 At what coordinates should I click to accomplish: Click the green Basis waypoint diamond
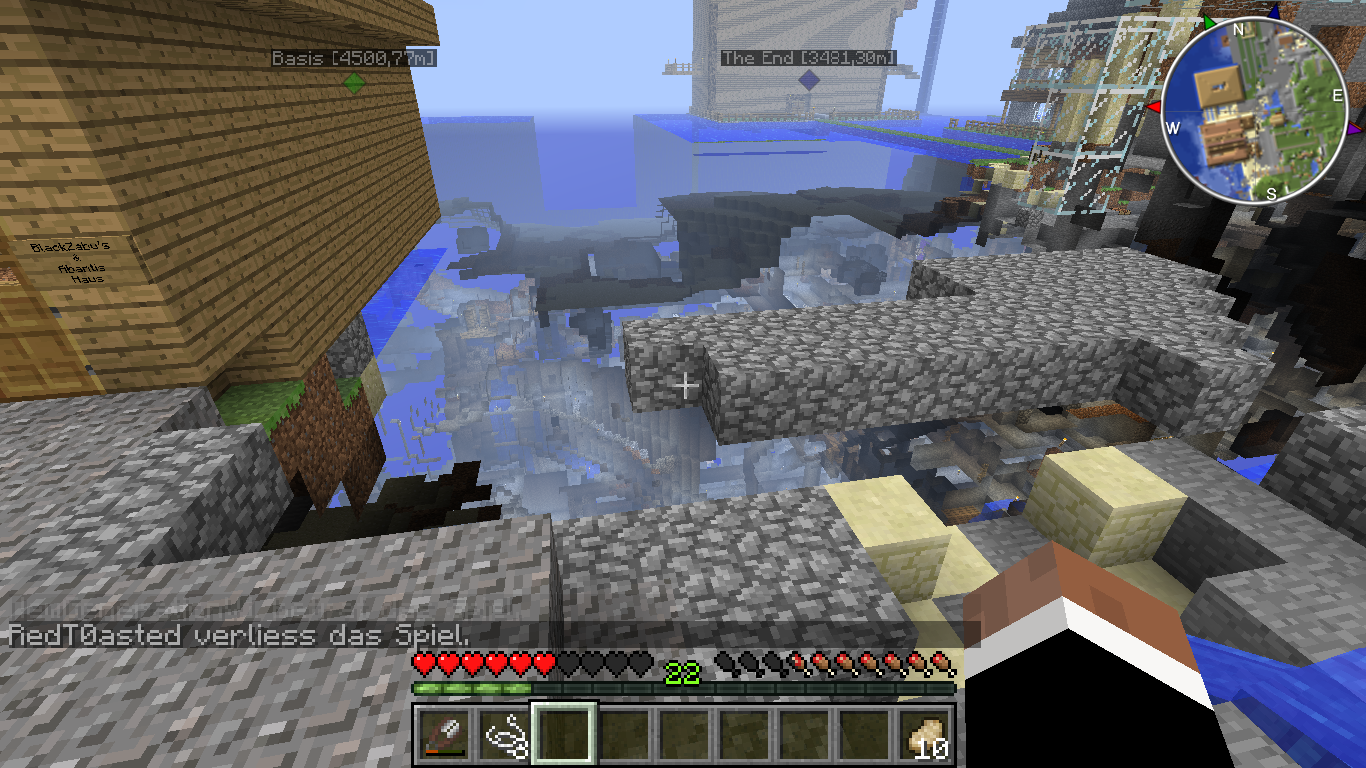(x=353, y=83)
